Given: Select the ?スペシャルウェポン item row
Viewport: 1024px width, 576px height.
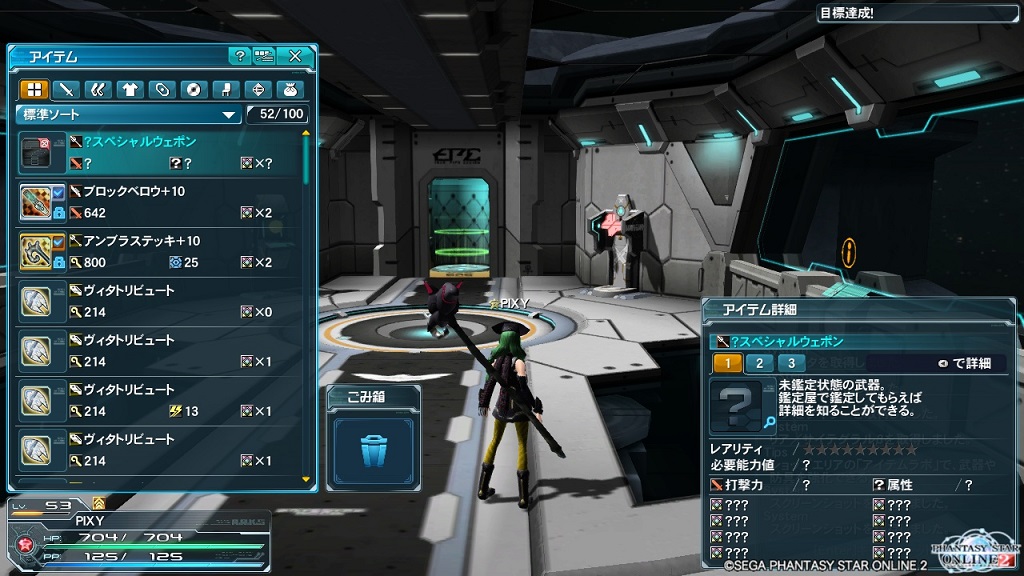Looking at the screenshot, I should point(160,152).
